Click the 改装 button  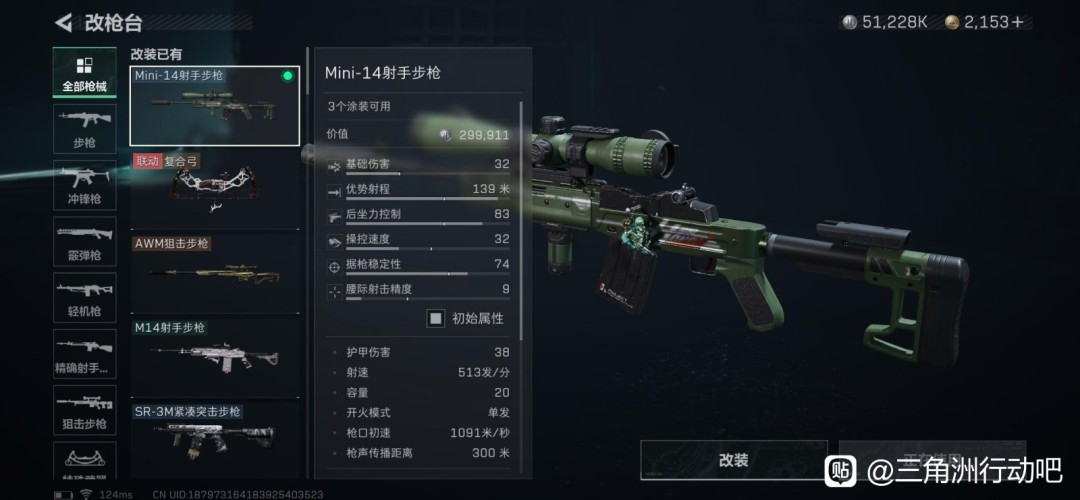tap(733, 460)
